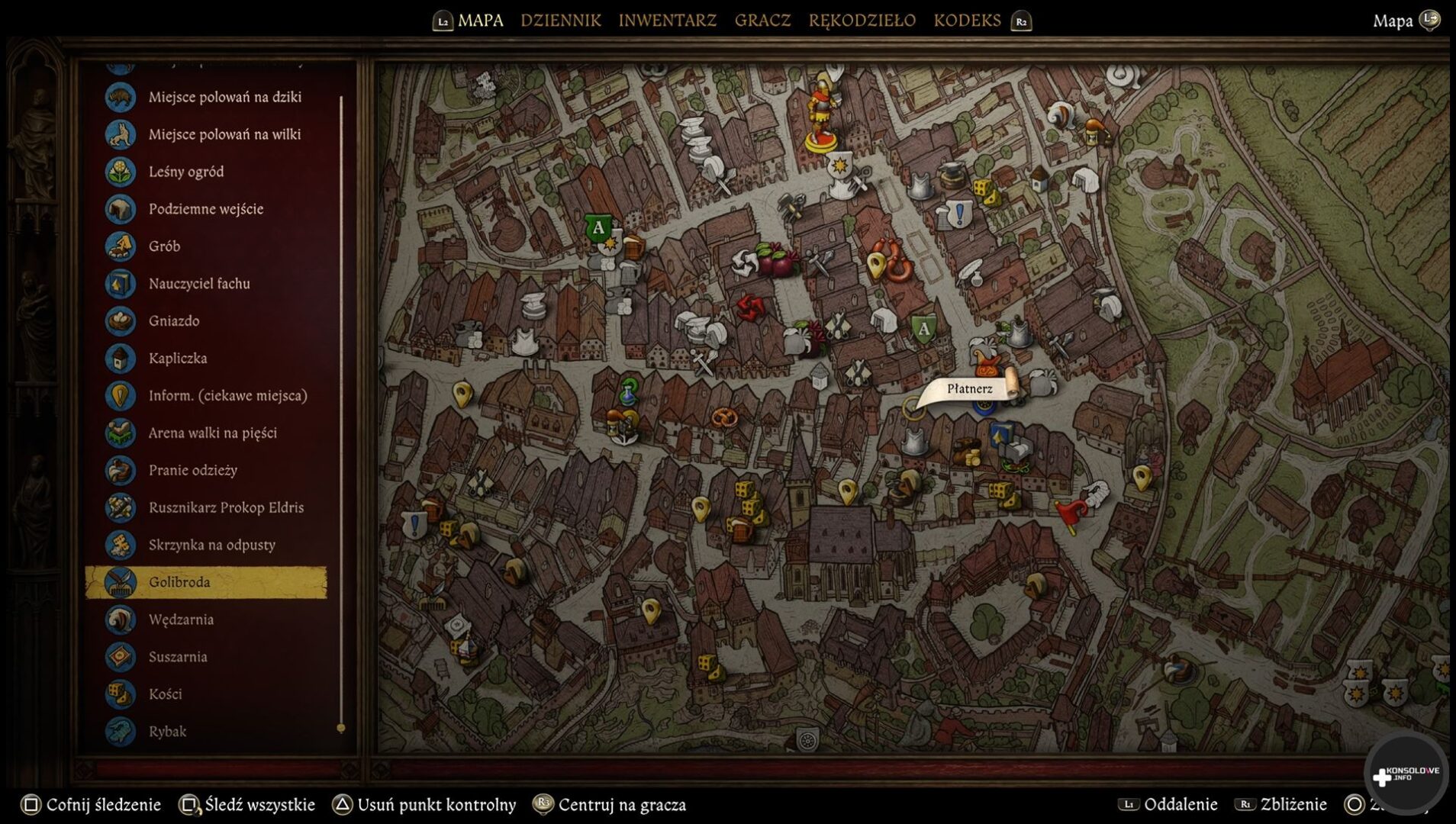Click the Płatnerz map marker label
The width and height of the screenshot is (1456, 824).
tap(969, 389)
